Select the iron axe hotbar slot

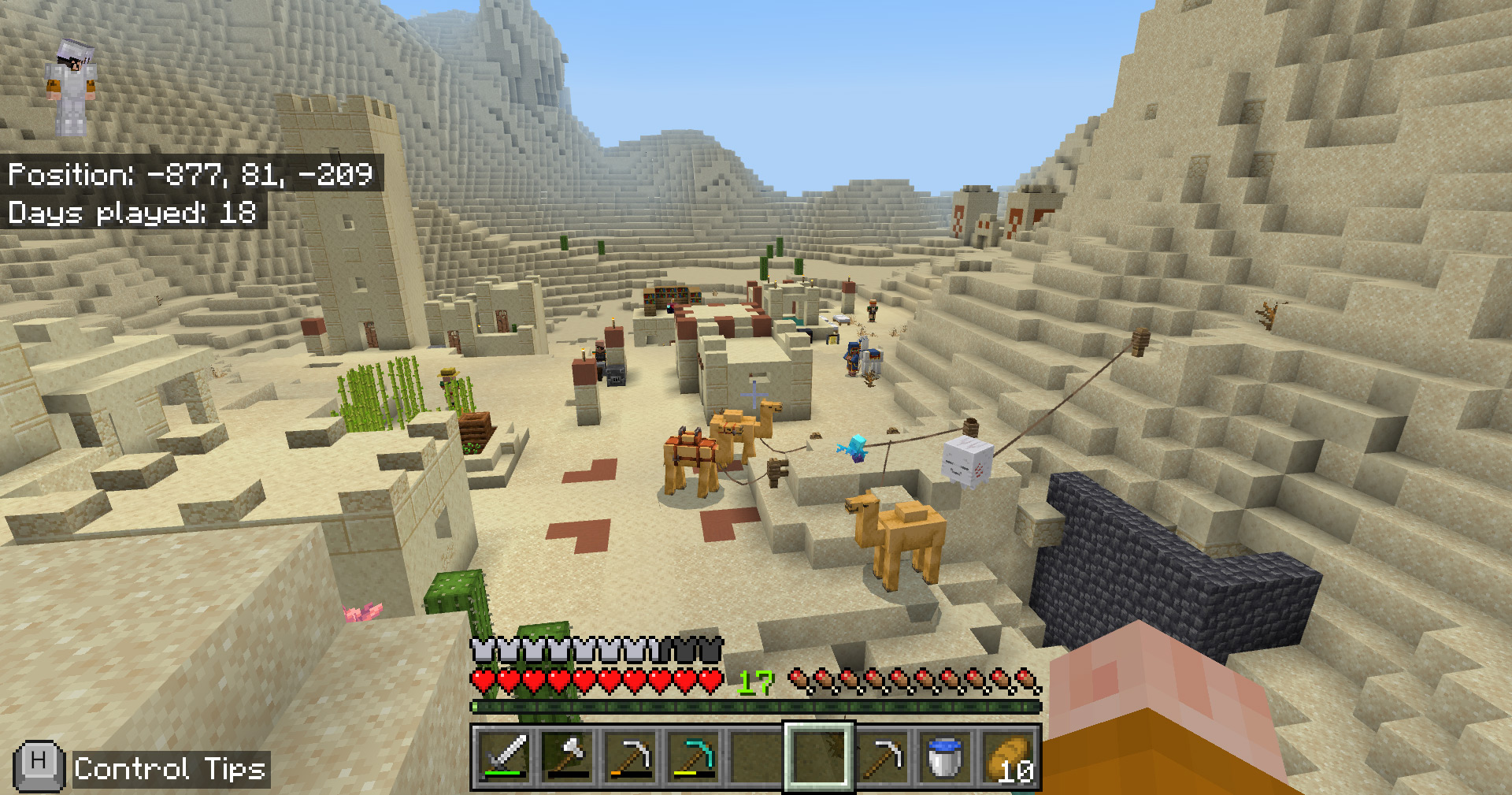pos(567,757)
